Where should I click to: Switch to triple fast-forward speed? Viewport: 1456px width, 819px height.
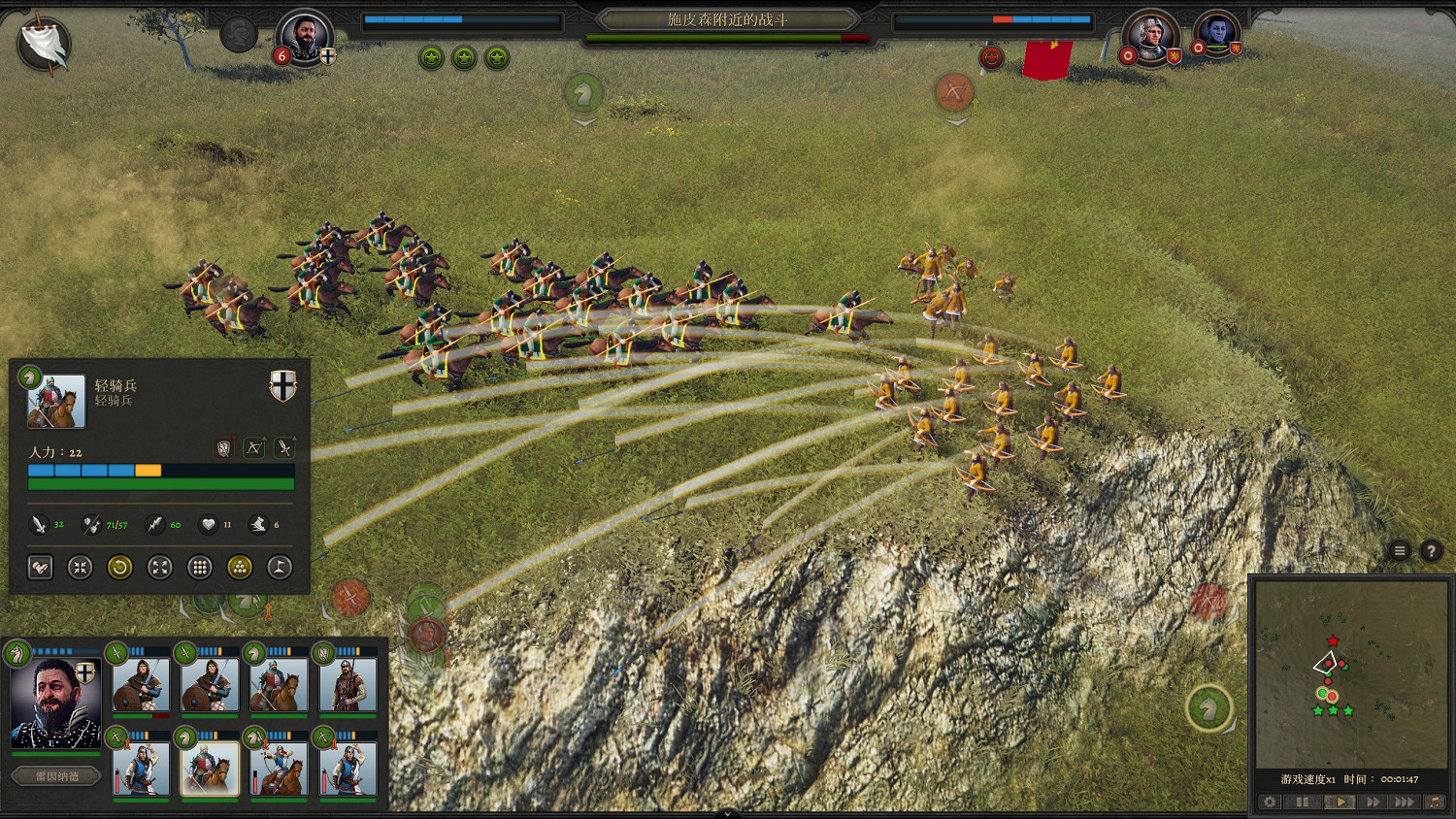[x=1404, y=803]
